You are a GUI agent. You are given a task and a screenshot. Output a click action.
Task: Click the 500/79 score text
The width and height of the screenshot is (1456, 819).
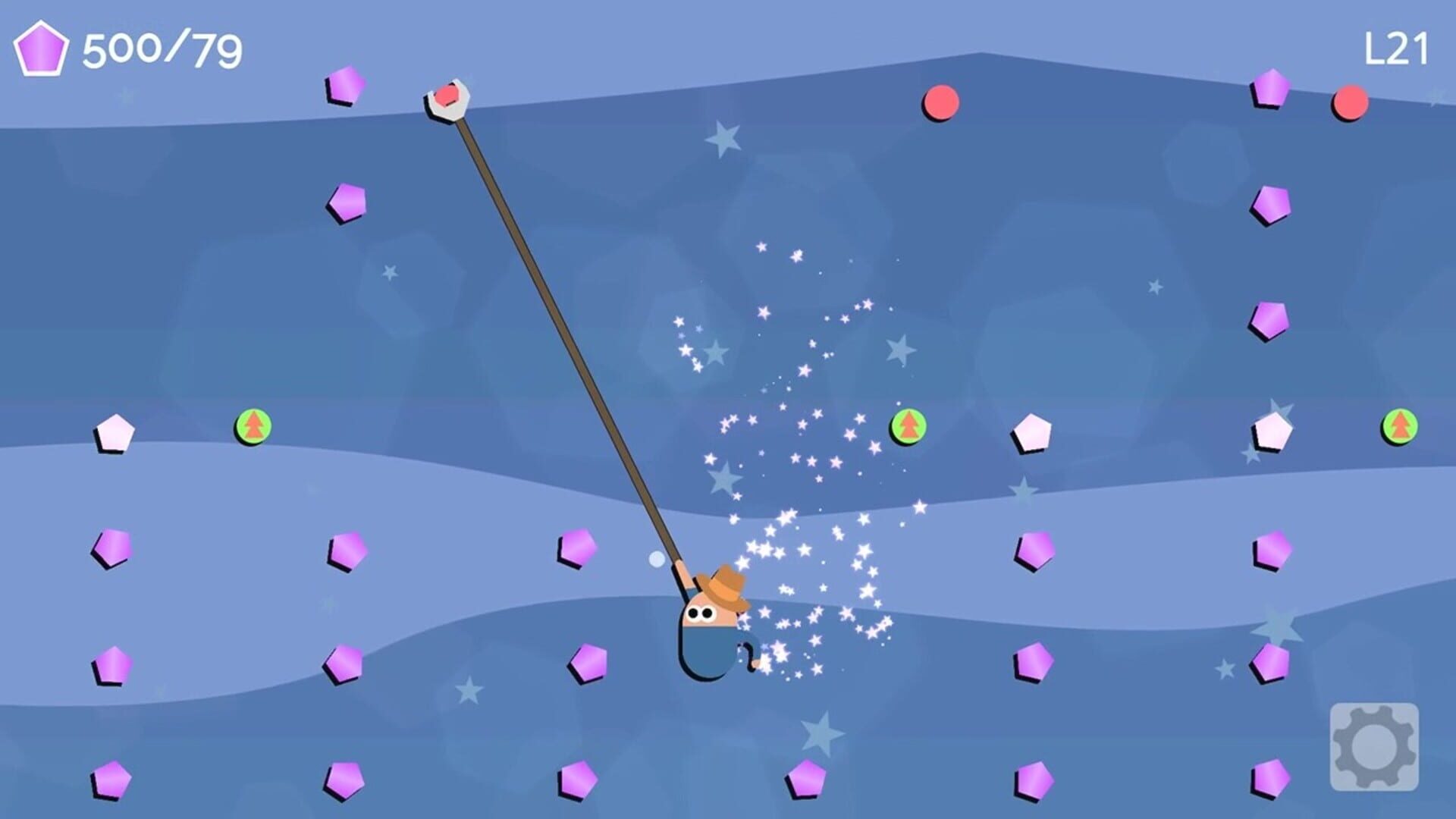[162, 49]
